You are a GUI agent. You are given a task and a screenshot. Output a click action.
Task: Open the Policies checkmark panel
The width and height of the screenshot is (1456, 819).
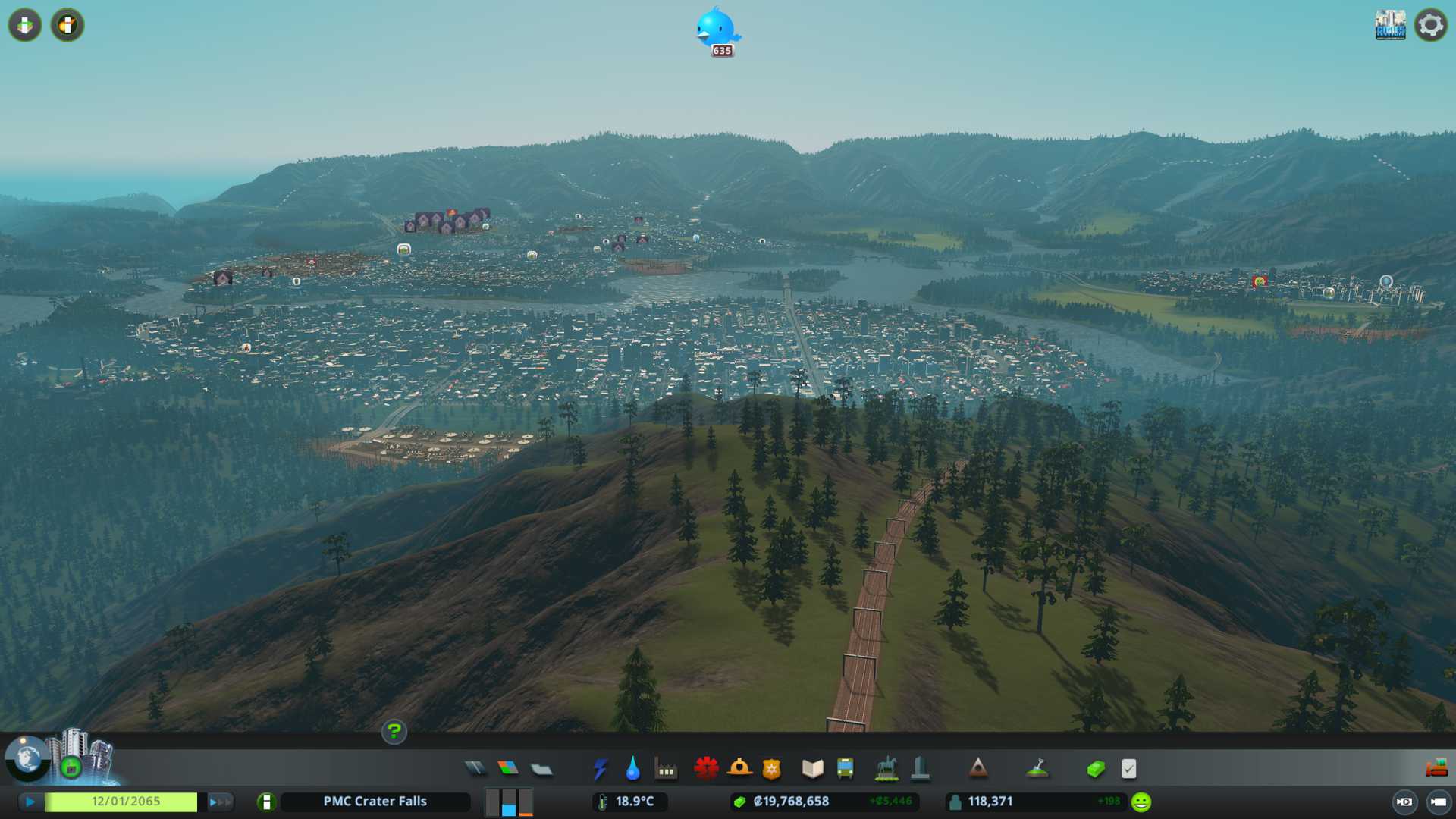coord(1128,769)
